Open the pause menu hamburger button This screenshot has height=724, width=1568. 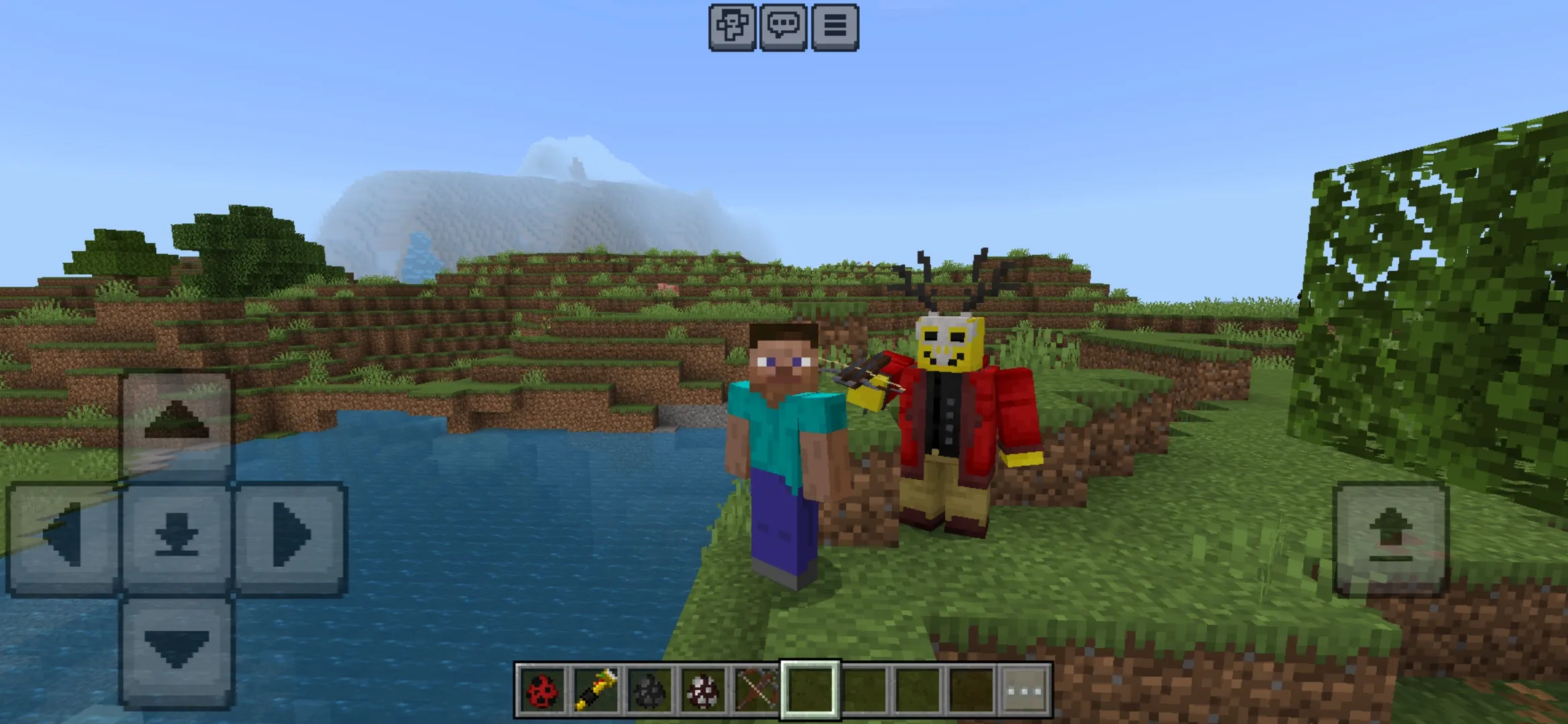834,27
